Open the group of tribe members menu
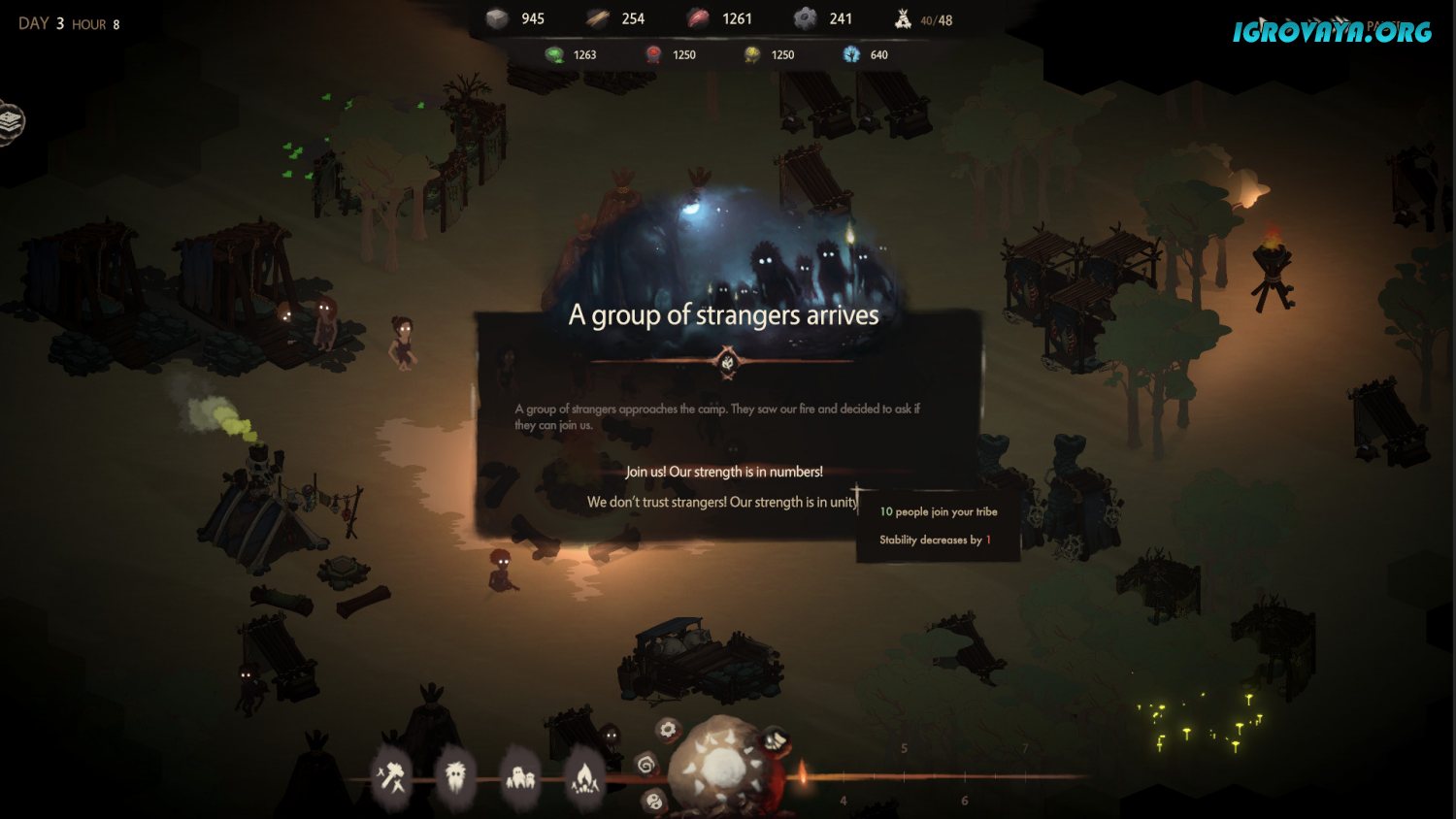 tap(519, 777)
